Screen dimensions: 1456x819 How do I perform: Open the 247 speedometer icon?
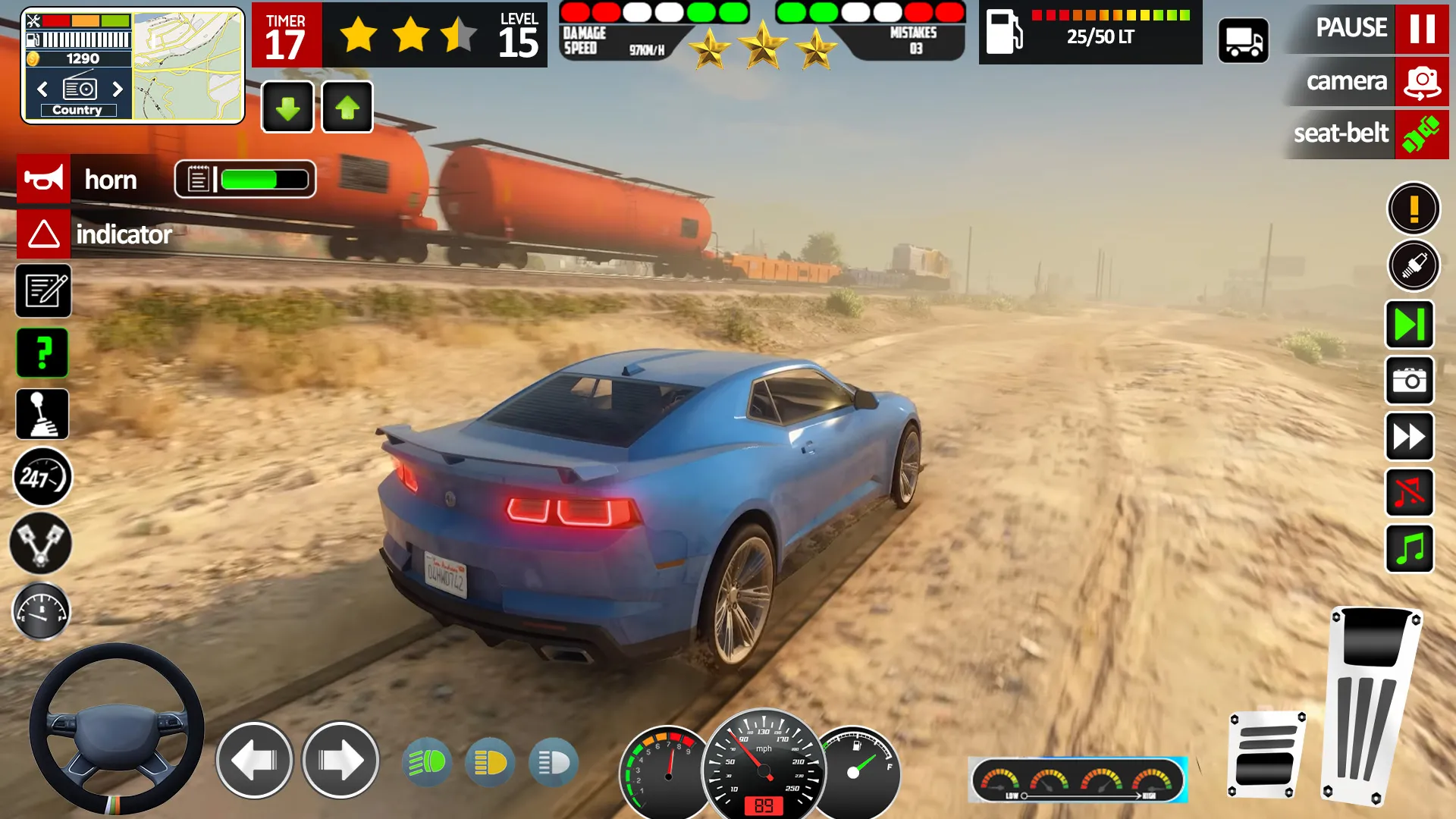point(43,476)
